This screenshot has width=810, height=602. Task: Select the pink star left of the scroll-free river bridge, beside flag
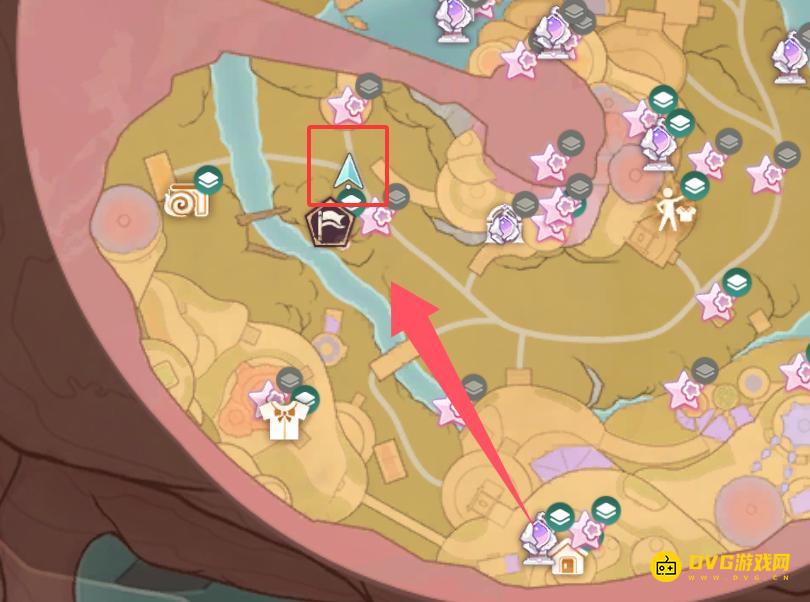click(376, 218)
